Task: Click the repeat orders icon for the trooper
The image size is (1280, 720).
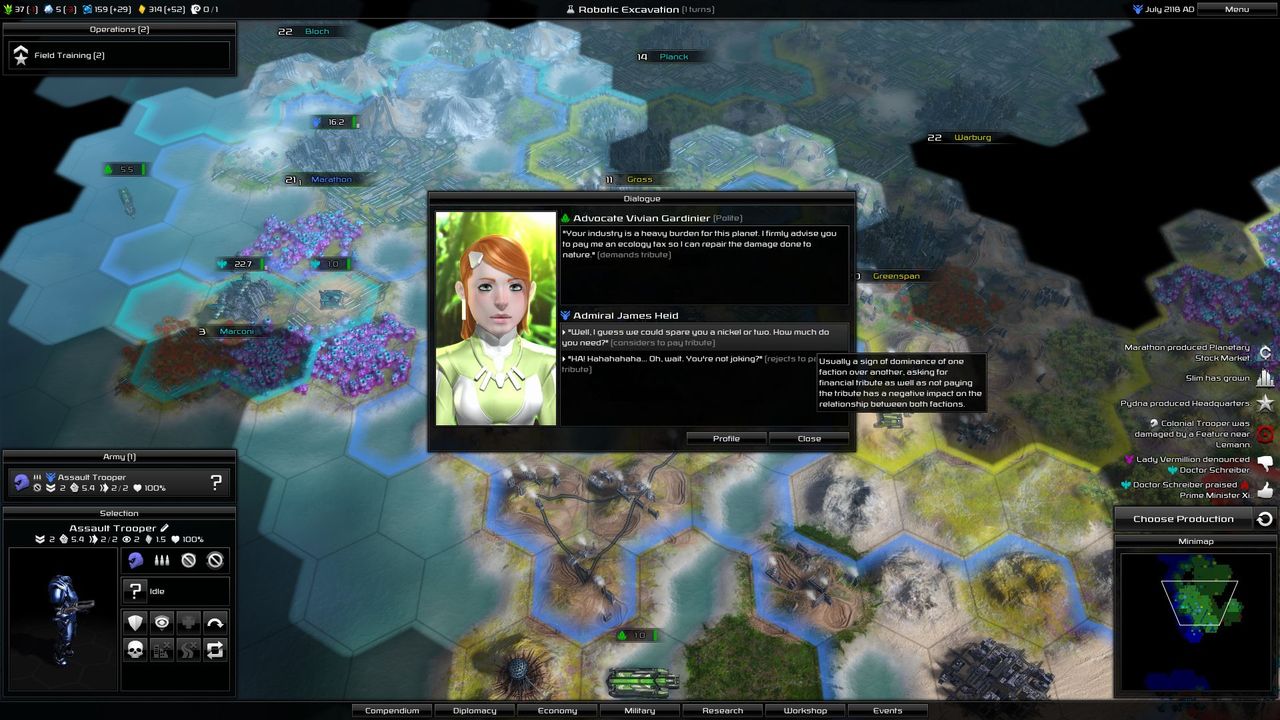Action: (x=213, y=650)
